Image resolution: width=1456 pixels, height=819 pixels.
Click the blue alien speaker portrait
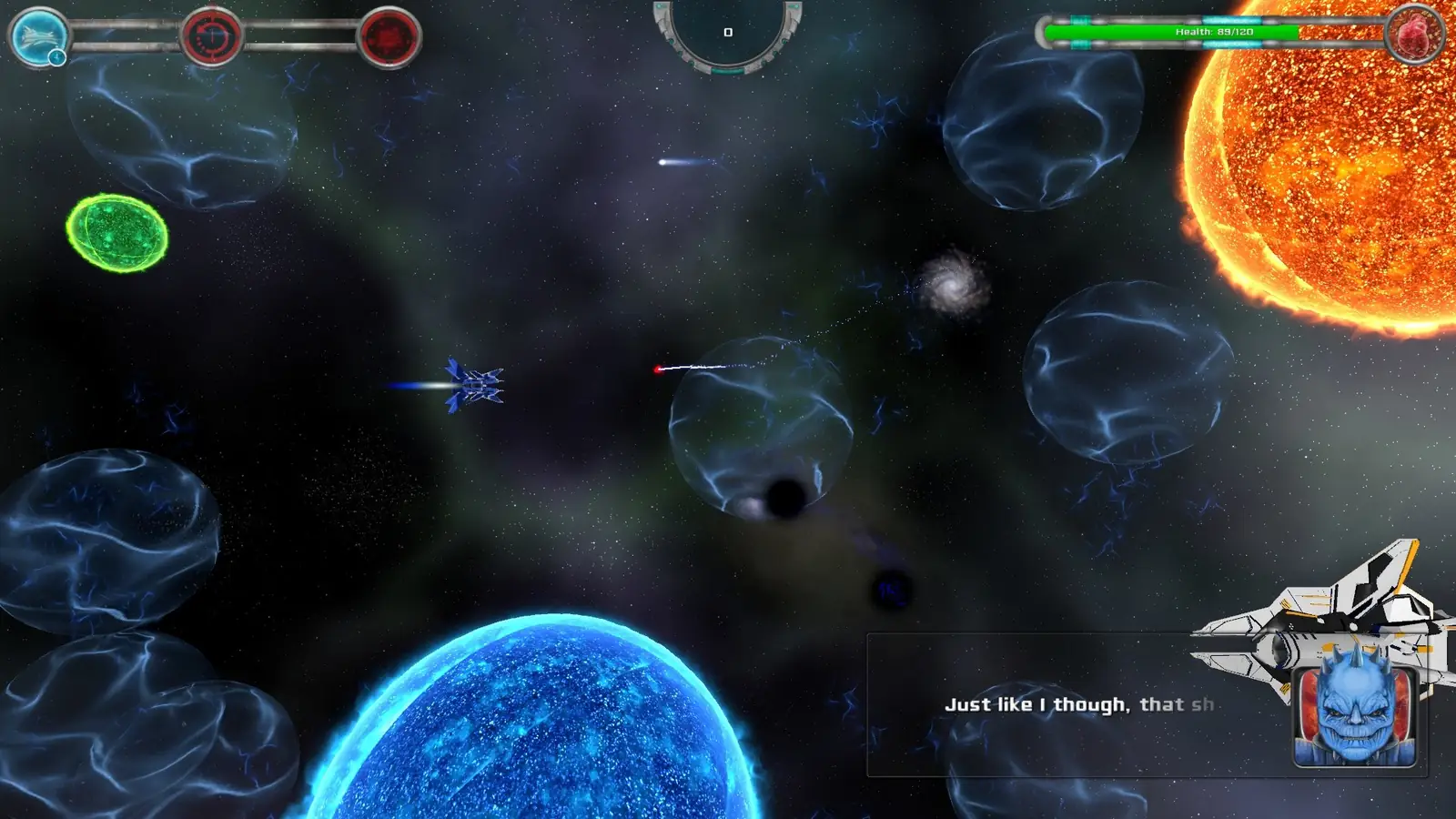(x=1355, y=708)
